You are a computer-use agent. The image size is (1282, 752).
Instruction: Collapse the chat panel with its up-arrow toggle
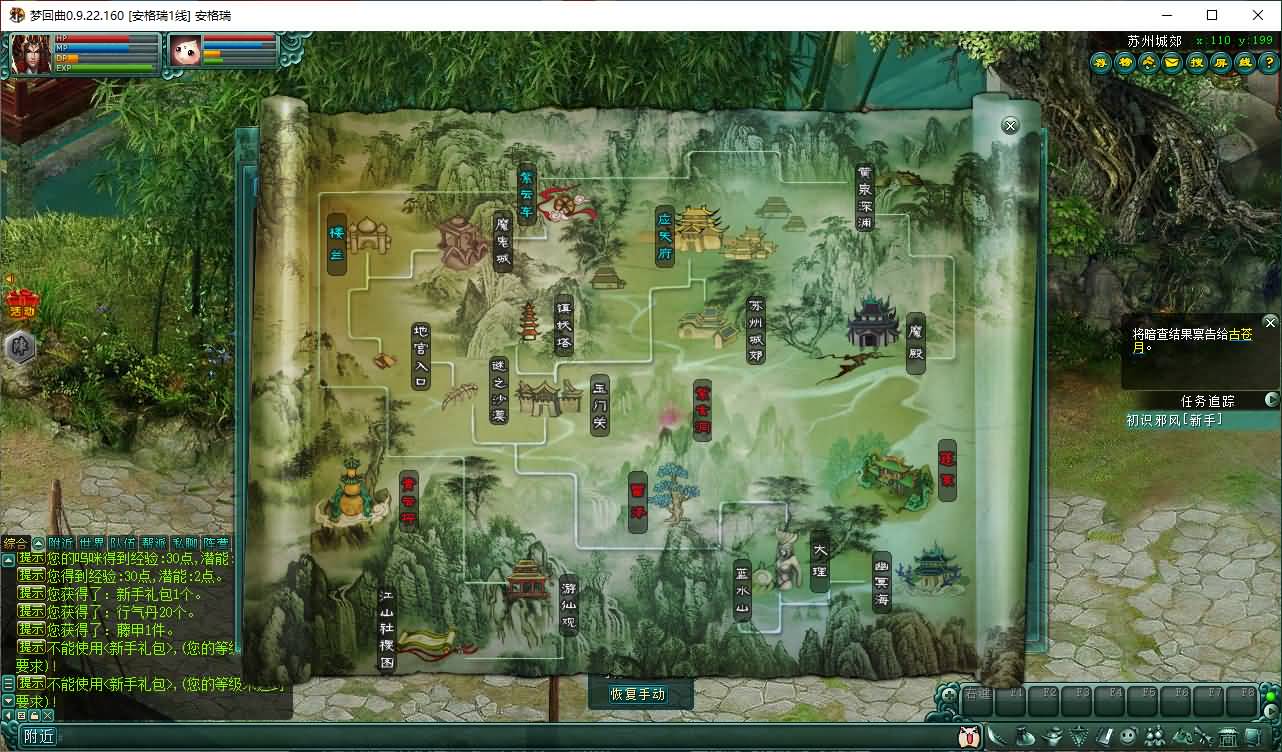38,542
